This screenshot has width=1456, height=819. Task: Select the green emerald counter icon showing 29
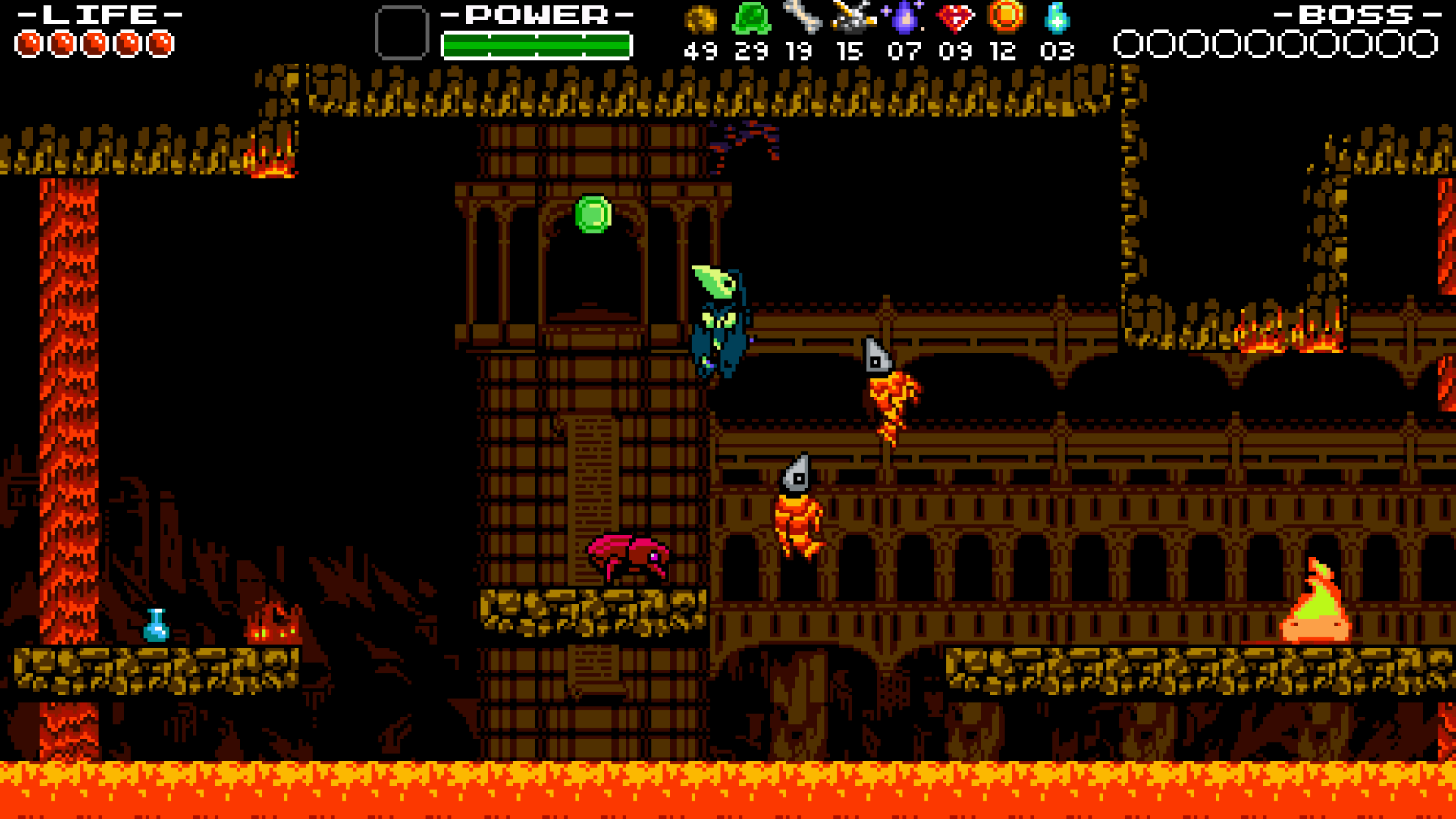(751, 19)
